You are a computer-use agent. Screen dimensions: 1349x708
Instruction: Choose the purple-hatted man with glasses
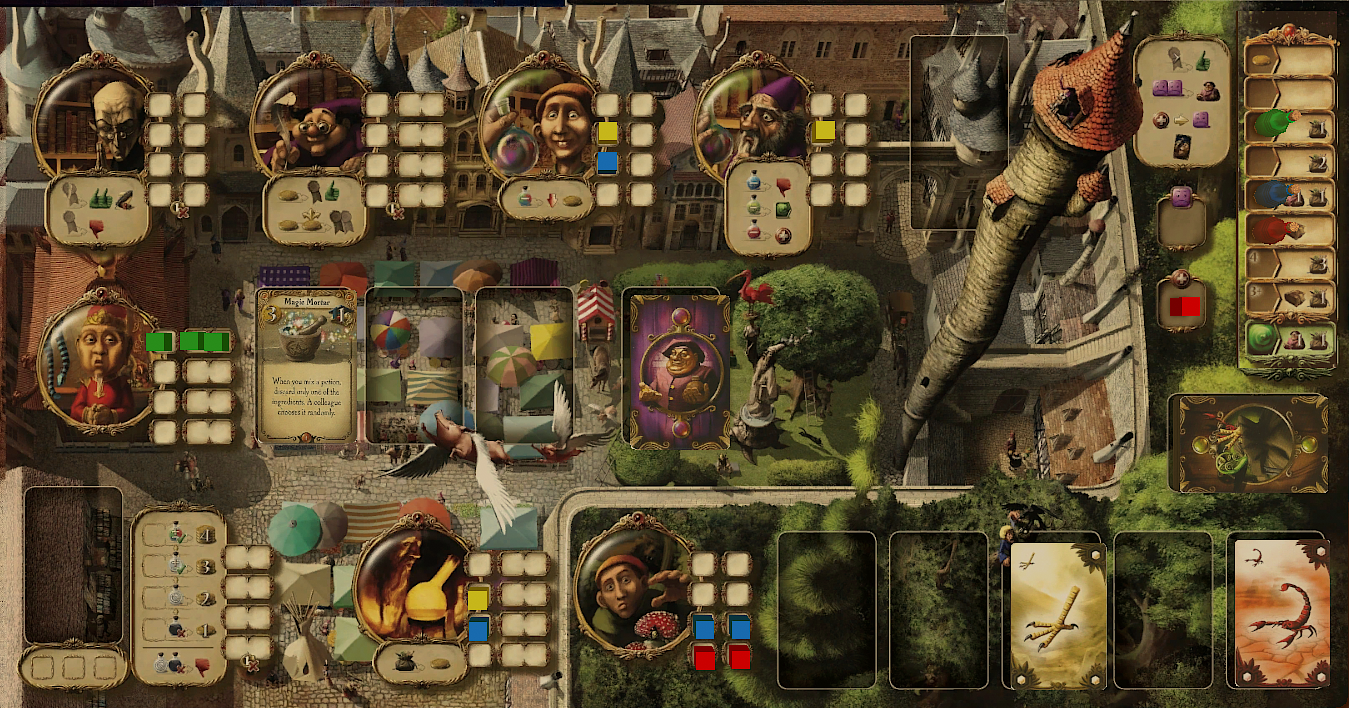coord(309,123)
